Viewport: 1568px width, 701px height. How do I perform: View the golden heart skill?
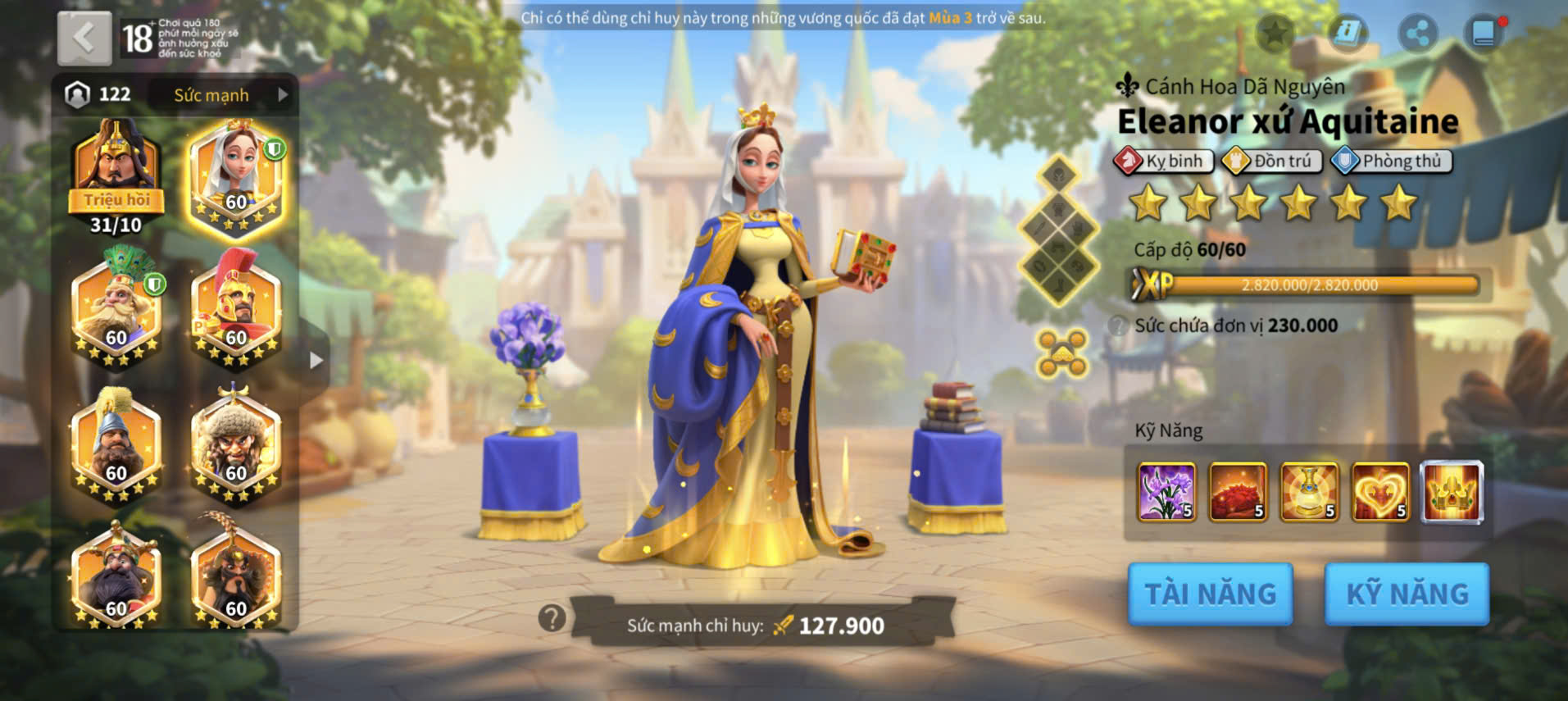[1380, 492]
